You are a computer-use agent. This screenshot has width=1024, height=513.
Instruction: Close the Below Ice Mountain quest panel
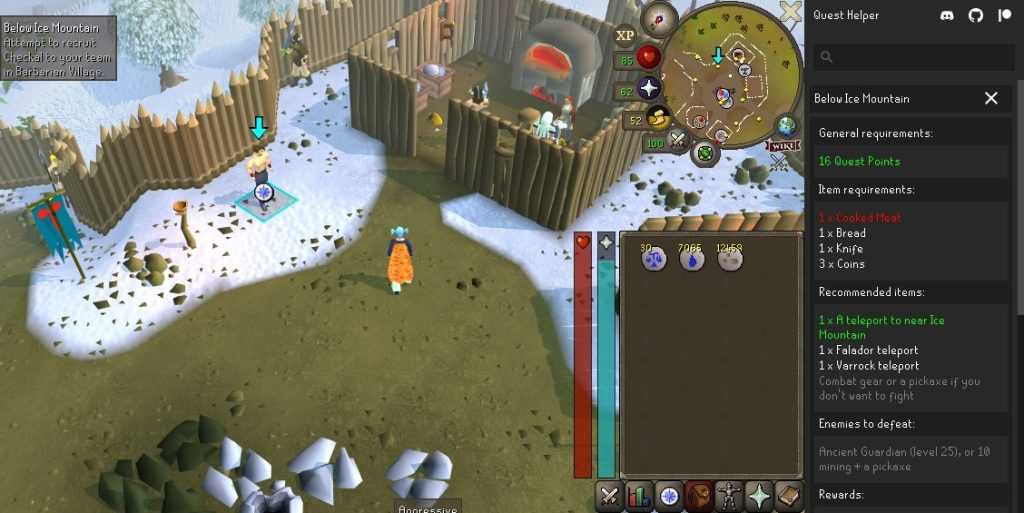(991, 98)
